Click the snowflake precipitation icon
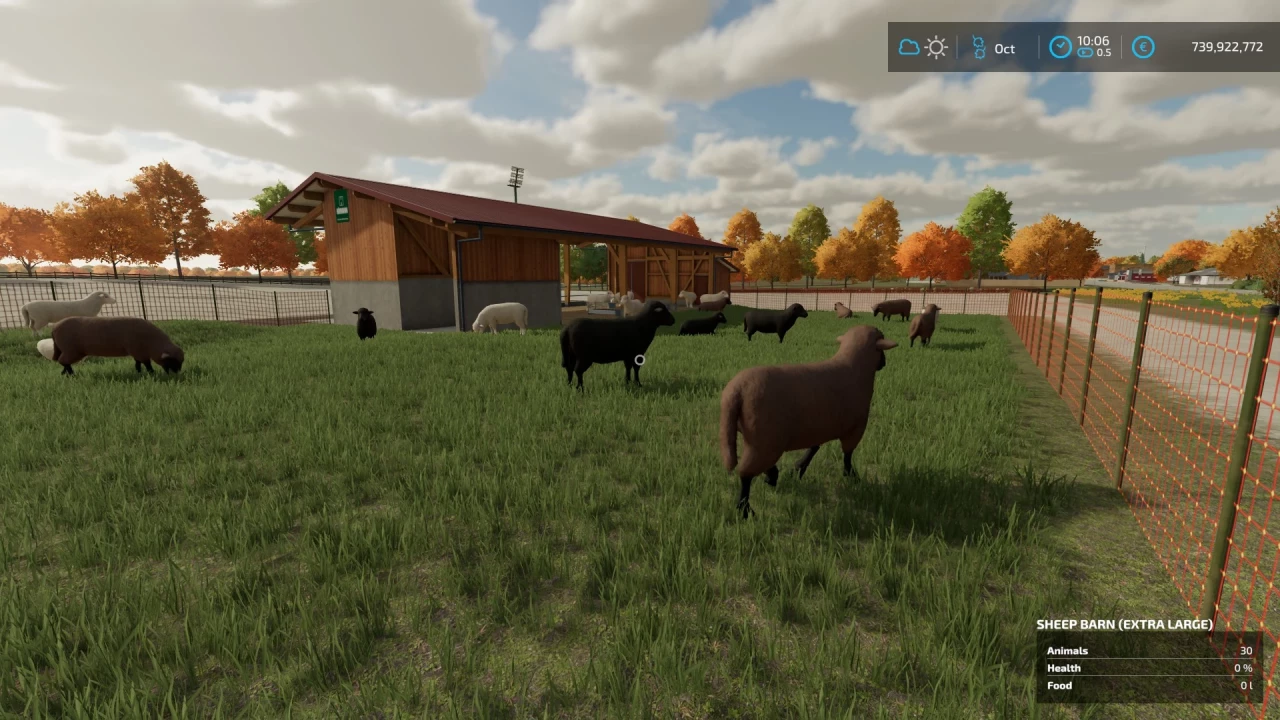This screenshot has width=1280, height=720. [978, 47]
